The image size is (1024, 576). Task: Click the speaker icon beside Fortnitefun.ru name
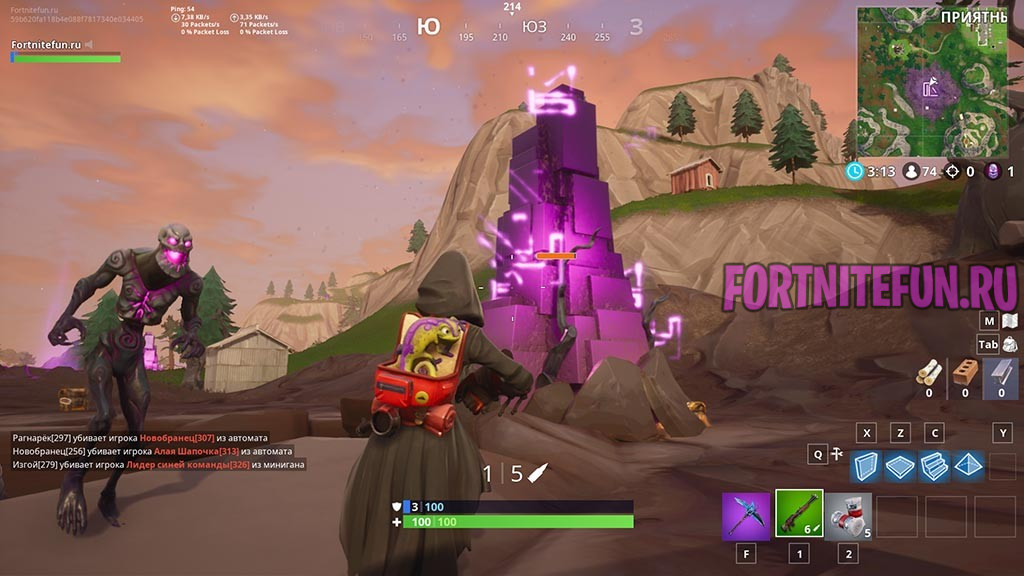(89, 45)
